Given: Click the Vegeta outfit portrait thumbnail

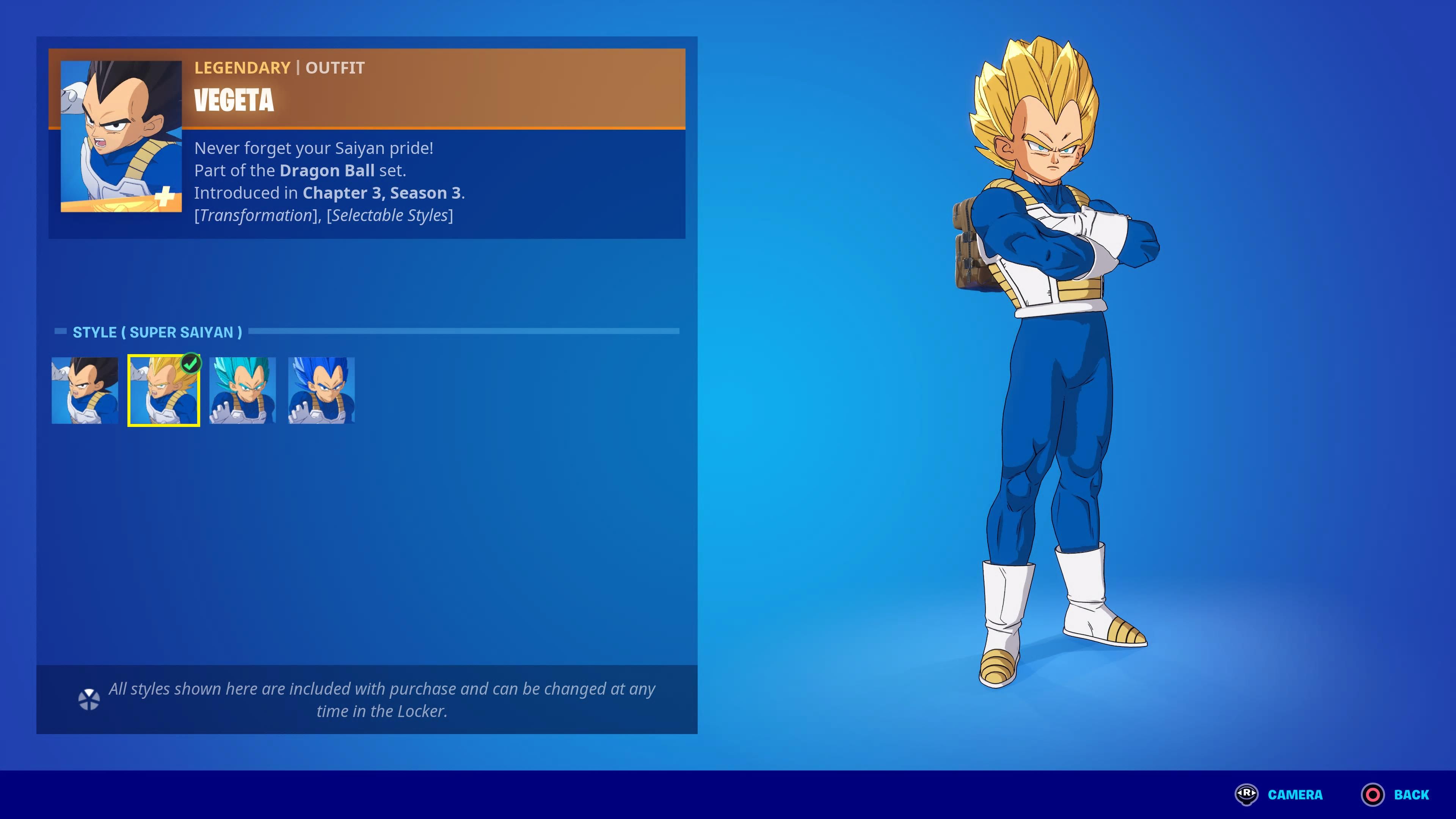Looking at the screenshot, I should tap(121, 136).
